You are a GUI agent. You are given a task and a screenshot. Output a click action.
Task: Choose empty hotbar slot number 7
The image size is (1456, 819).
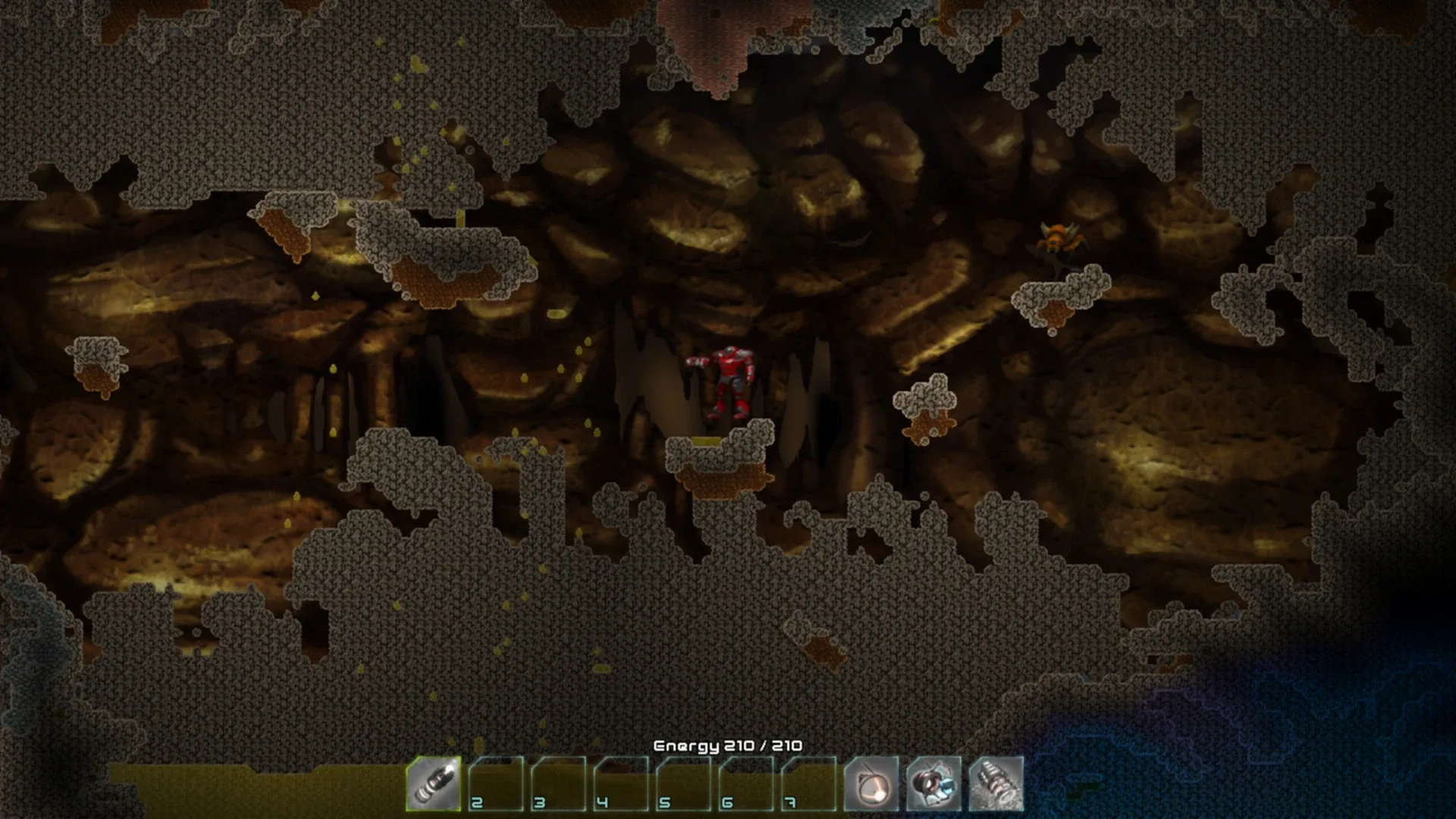pos(808,783)
